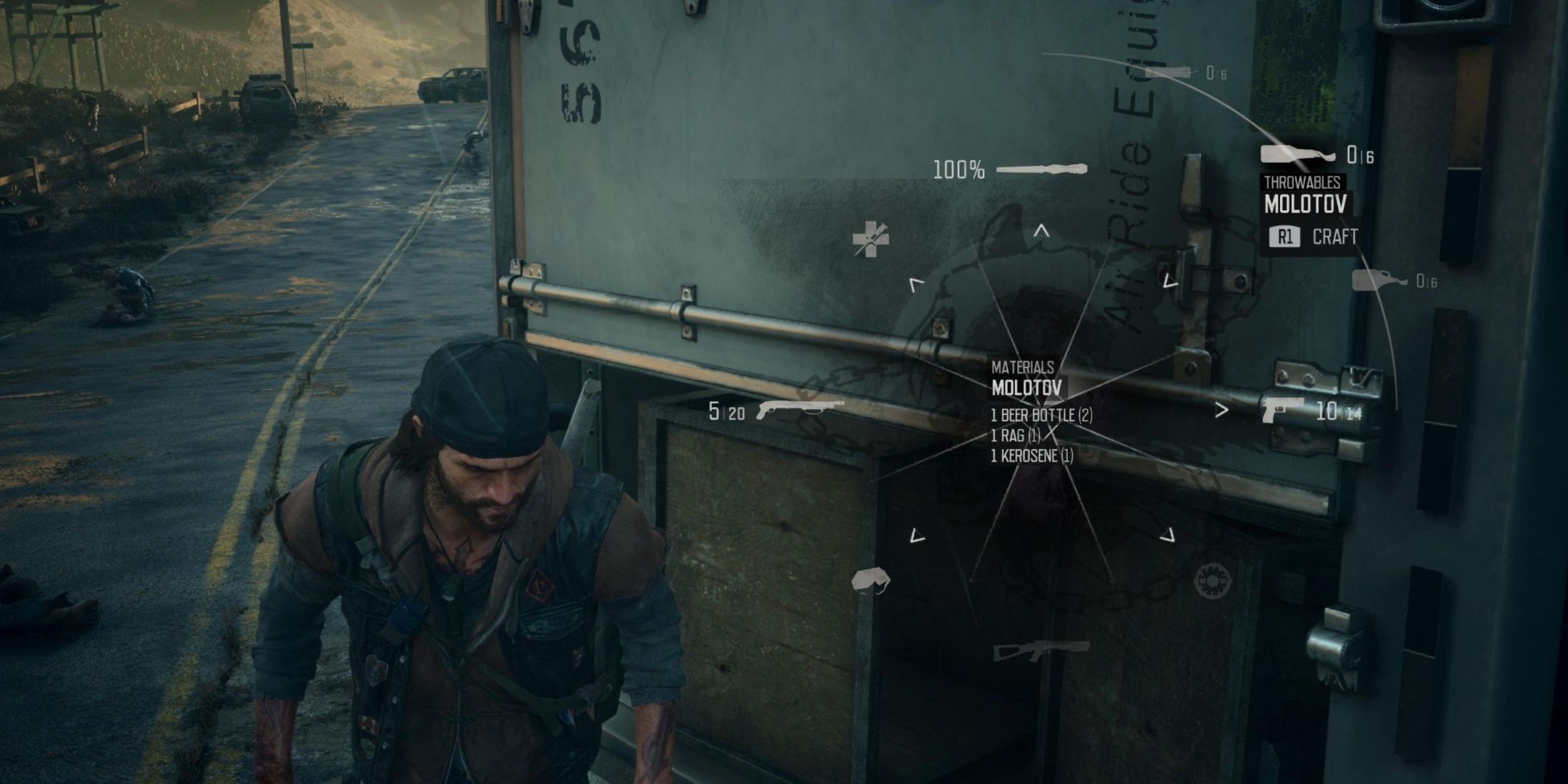Screen dimensions: 1568x784
Task: Equip the shotgun from the weapon wheel
Action: coord(799,411)
